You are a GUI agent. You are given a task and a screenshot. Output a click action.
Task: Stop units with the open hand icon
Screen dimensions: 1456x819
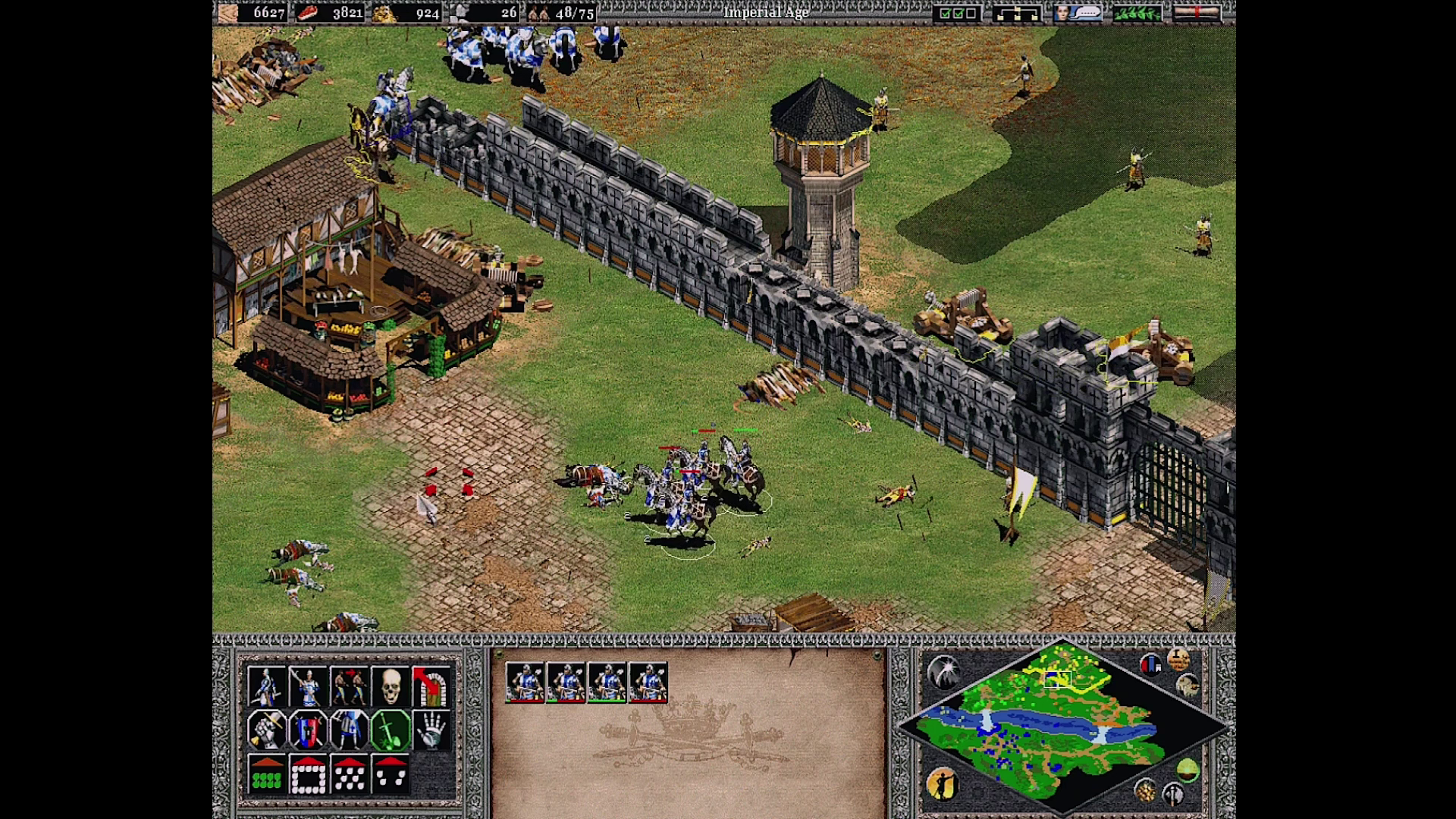pyautogui.click(x=431, y=730)
